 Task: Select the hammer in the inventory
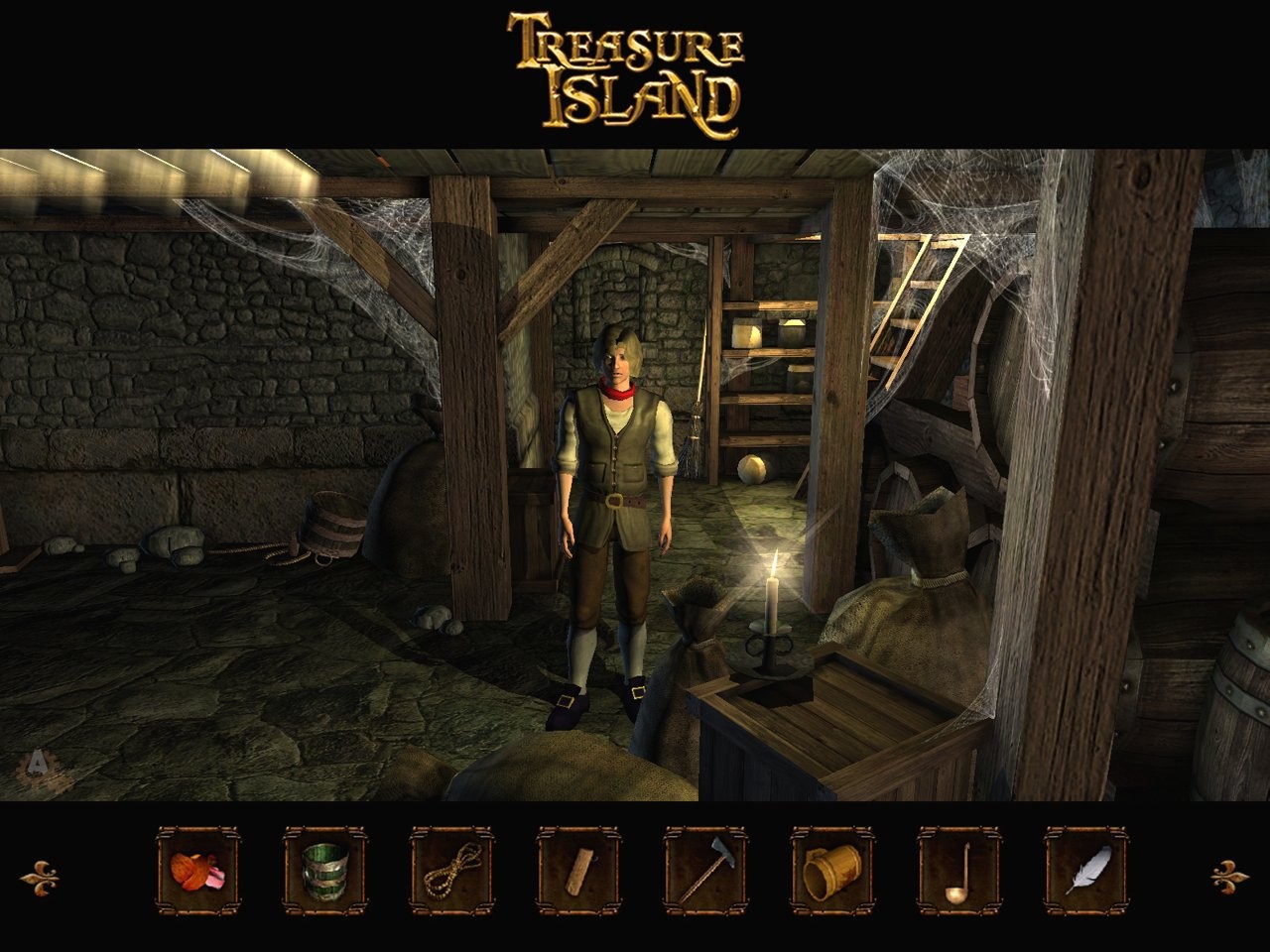tap(705, 871)
